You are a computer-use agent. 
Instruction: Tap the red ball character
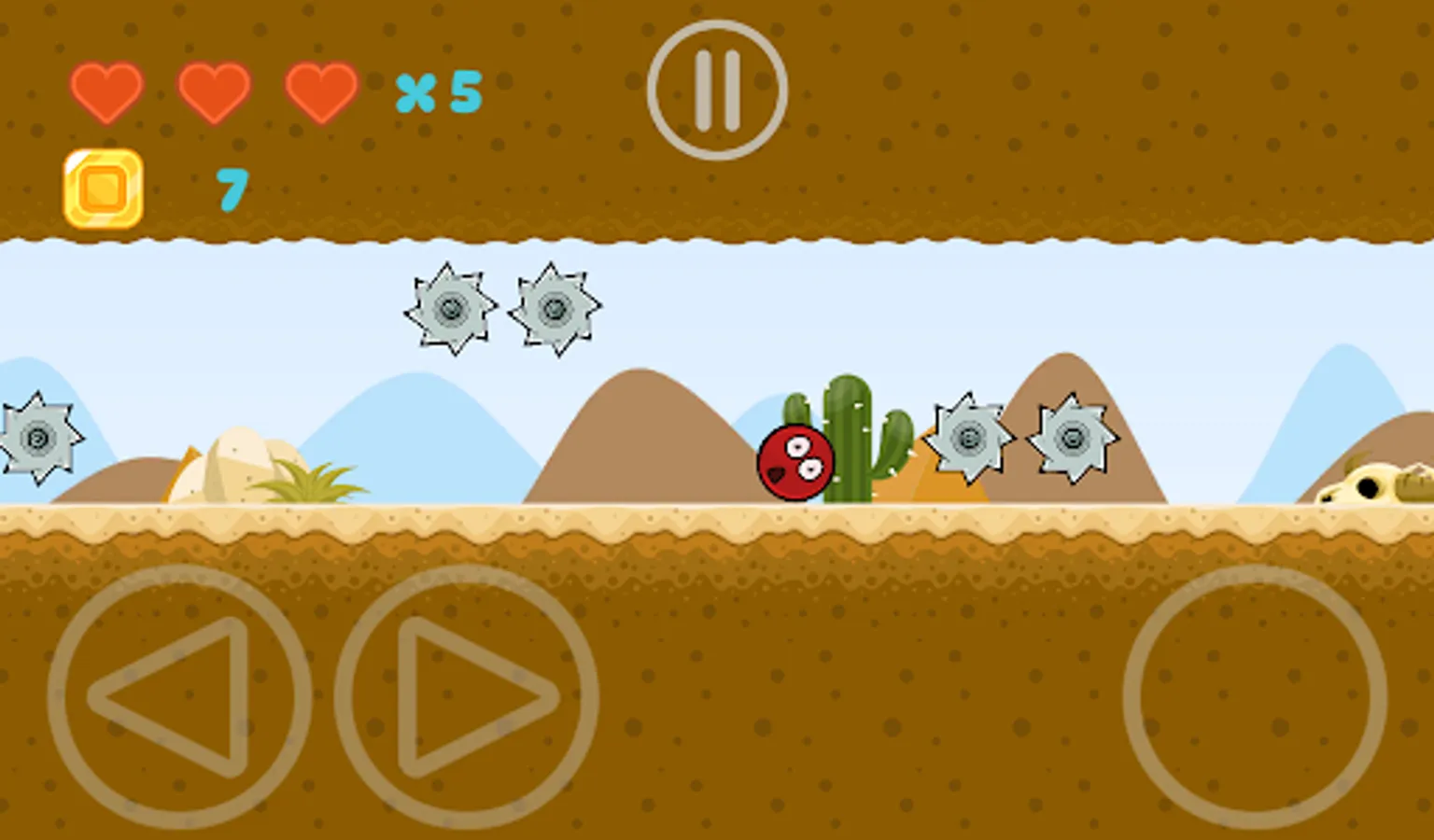[794, 465]
